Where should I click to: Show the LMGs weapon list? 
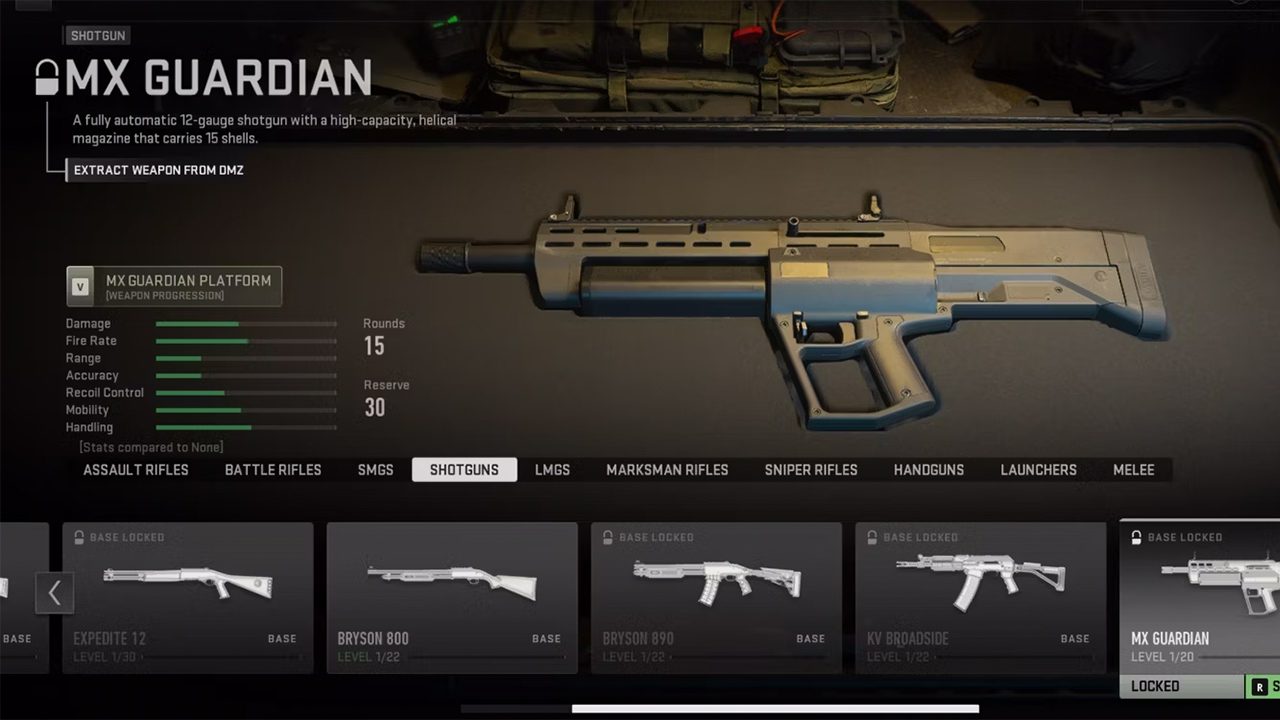point(552,470)
